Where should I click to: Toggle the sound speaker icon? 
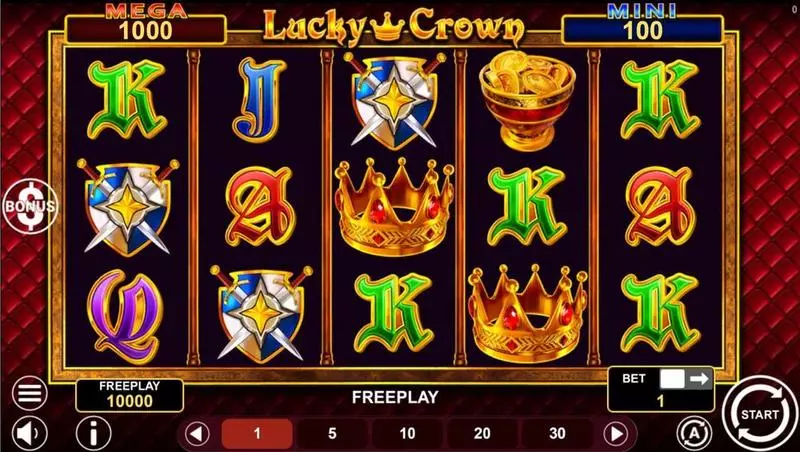pos(30,433)
